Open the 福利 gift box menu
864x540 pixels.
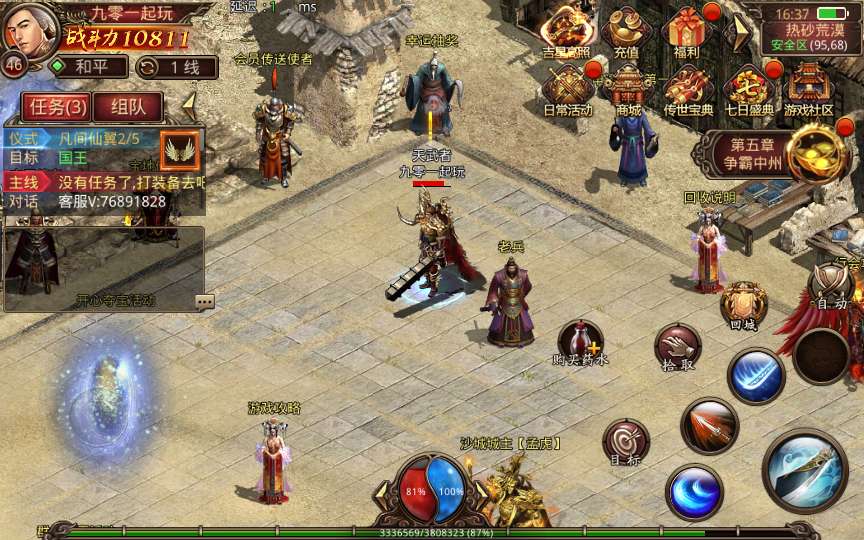pyautogui.click(x=686, y=32)
